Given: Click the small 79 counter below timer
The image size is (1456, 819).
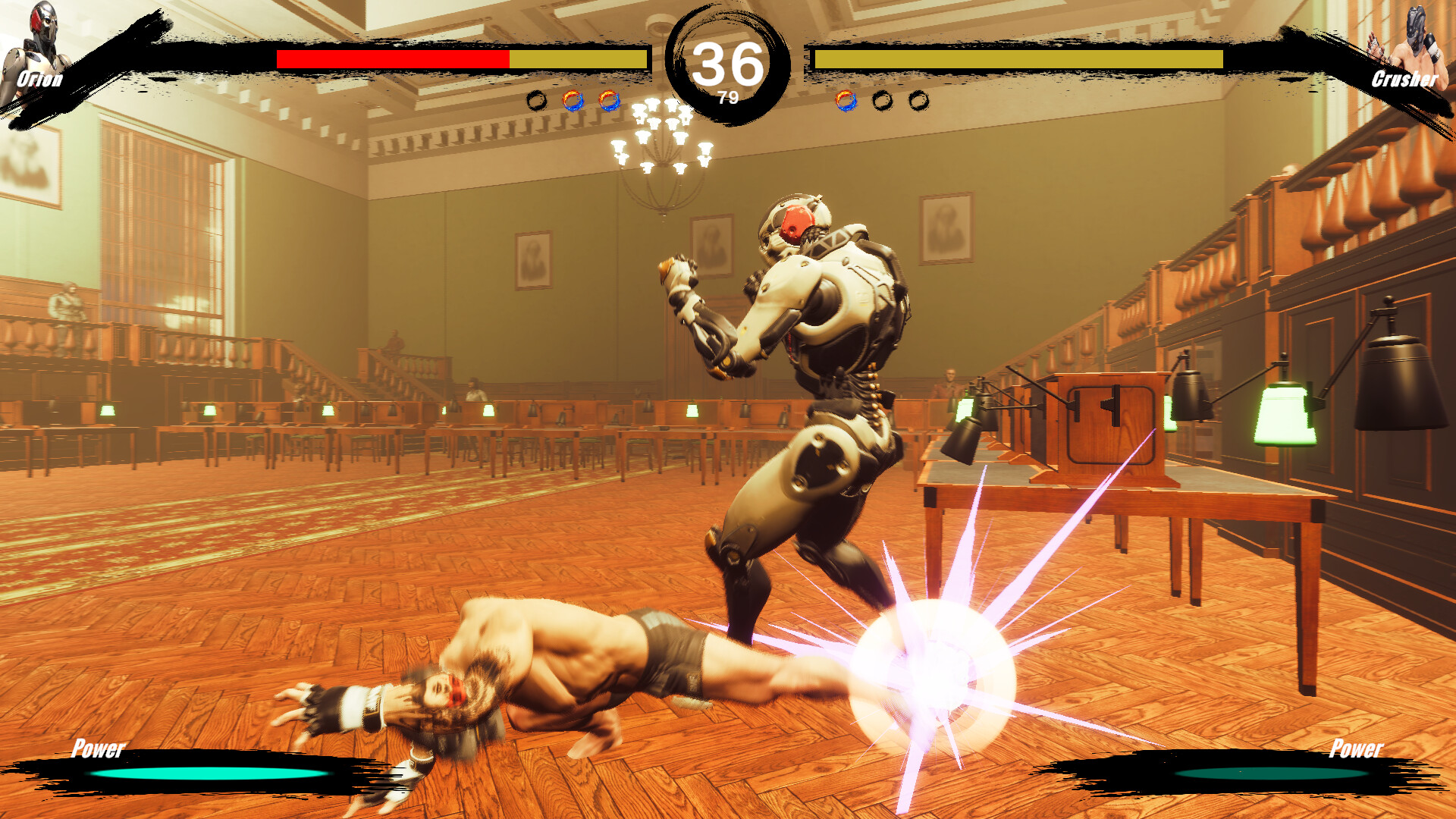Looking at the screenshot, I should coord(729,96).
